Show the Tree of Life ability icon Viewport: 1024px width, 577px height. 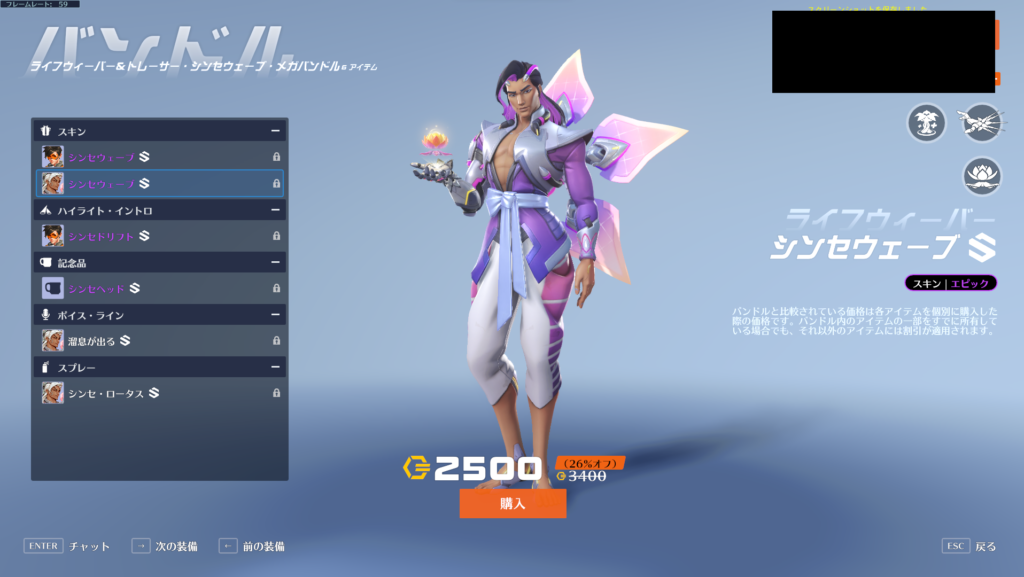pos(926,123)
